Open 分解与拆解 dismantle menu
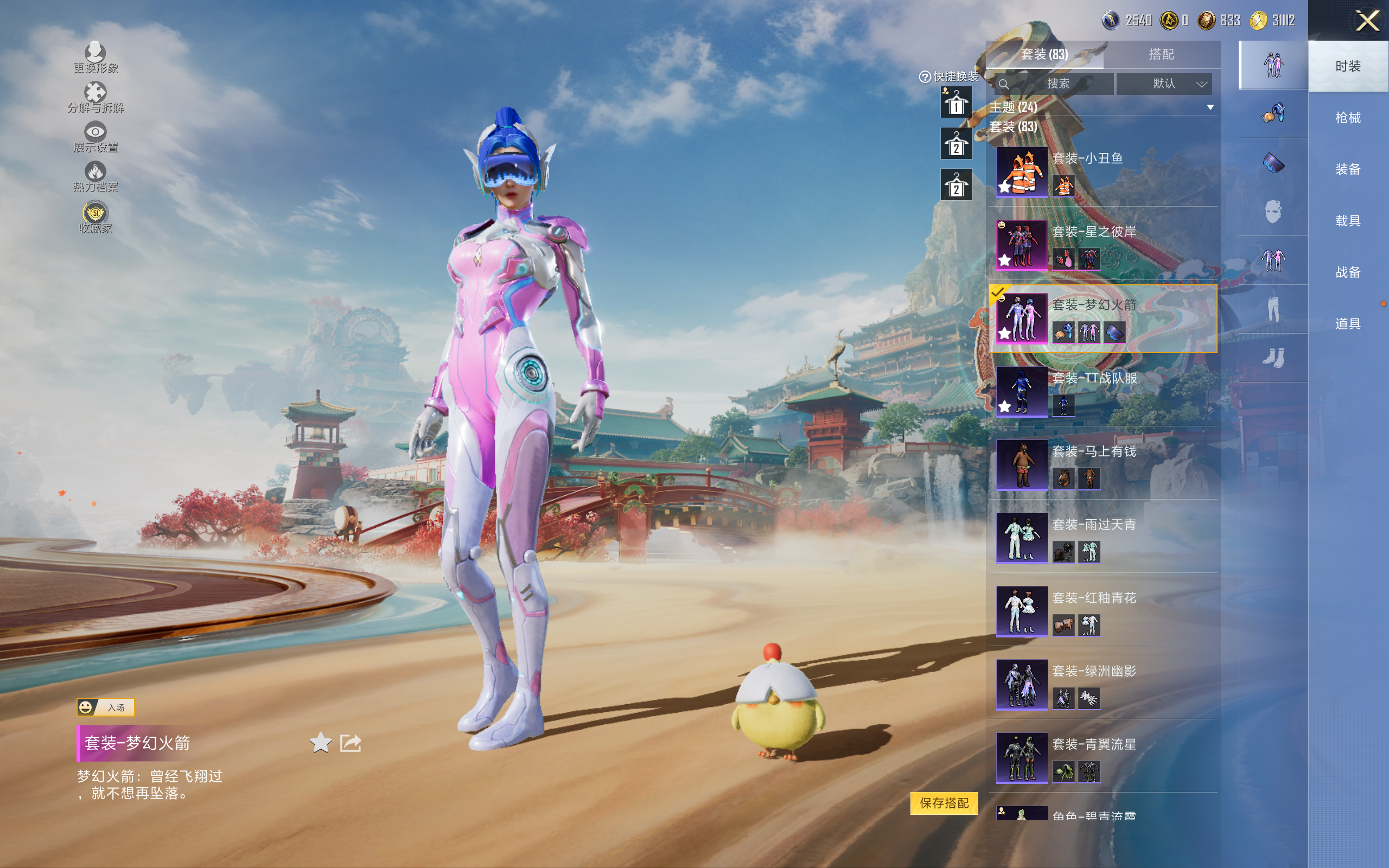 coord(95,98)
